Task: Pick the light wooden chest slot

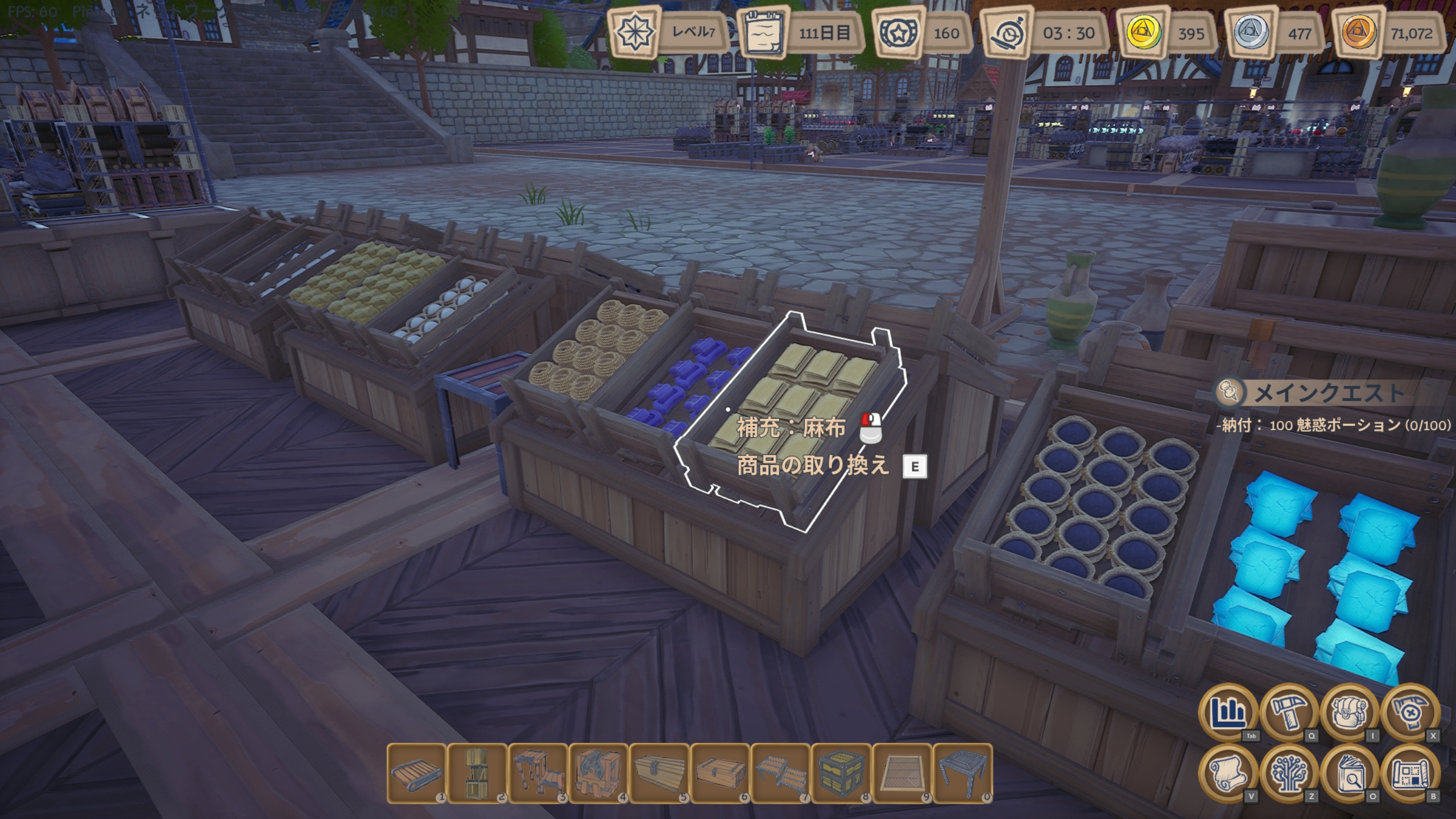Action: pyautogui.click(x=660, y=773)
